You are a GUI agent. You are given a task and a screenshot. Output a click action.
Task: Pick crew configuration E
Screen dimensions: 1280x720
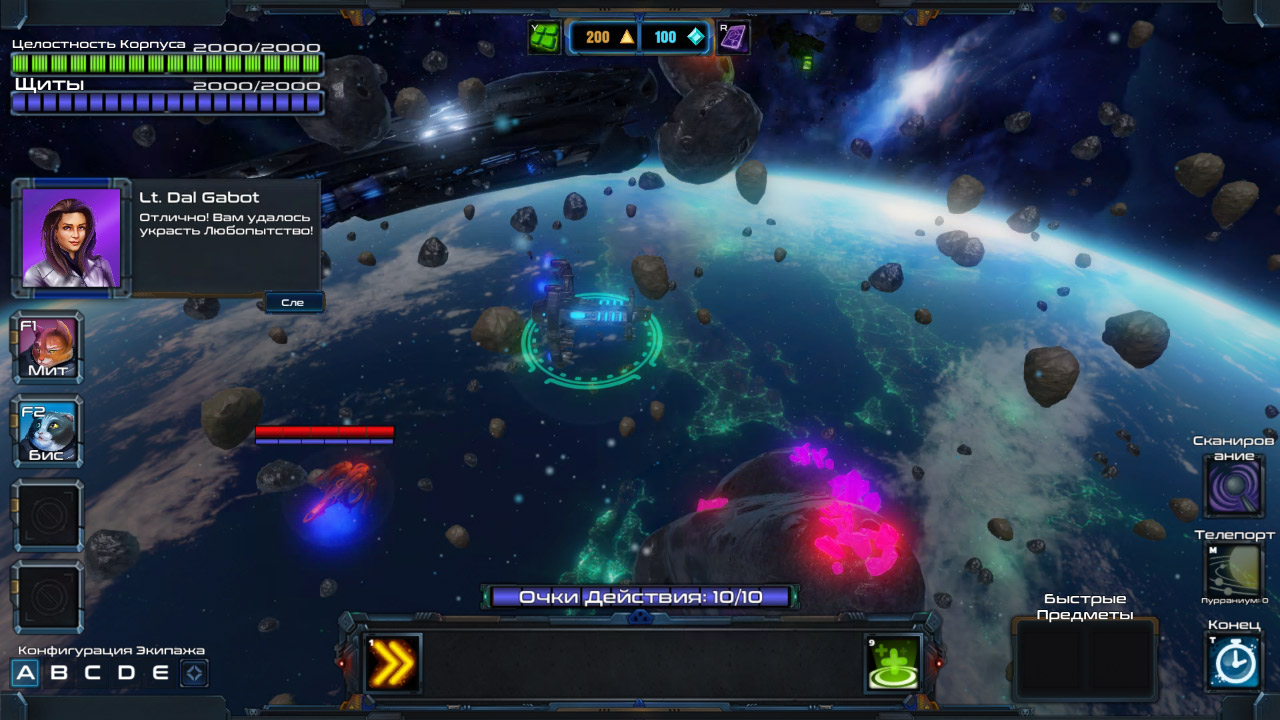tap(160, 673)
